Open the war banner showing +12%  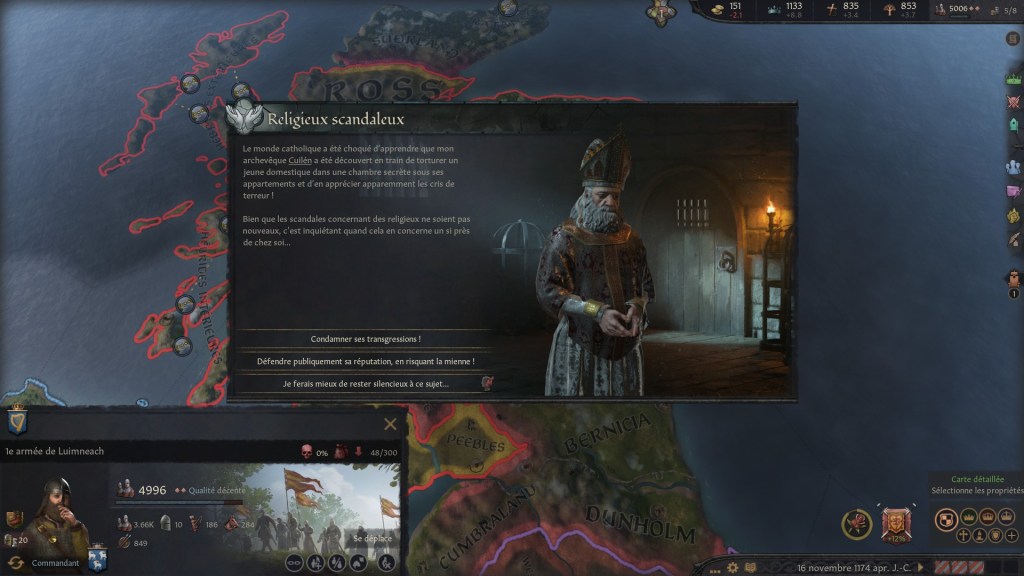point(895,523)
